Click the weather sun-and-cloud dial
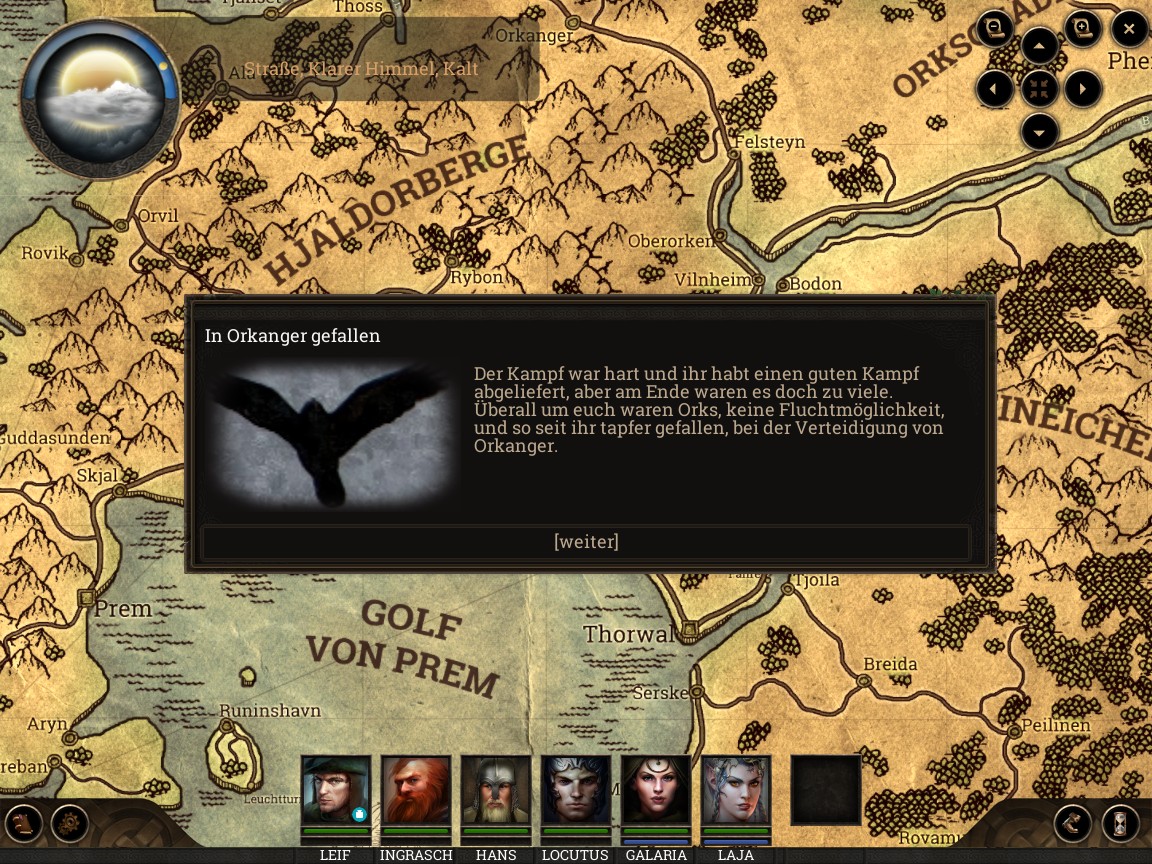Screen dimensions: 1152x864 click(100, 98)
